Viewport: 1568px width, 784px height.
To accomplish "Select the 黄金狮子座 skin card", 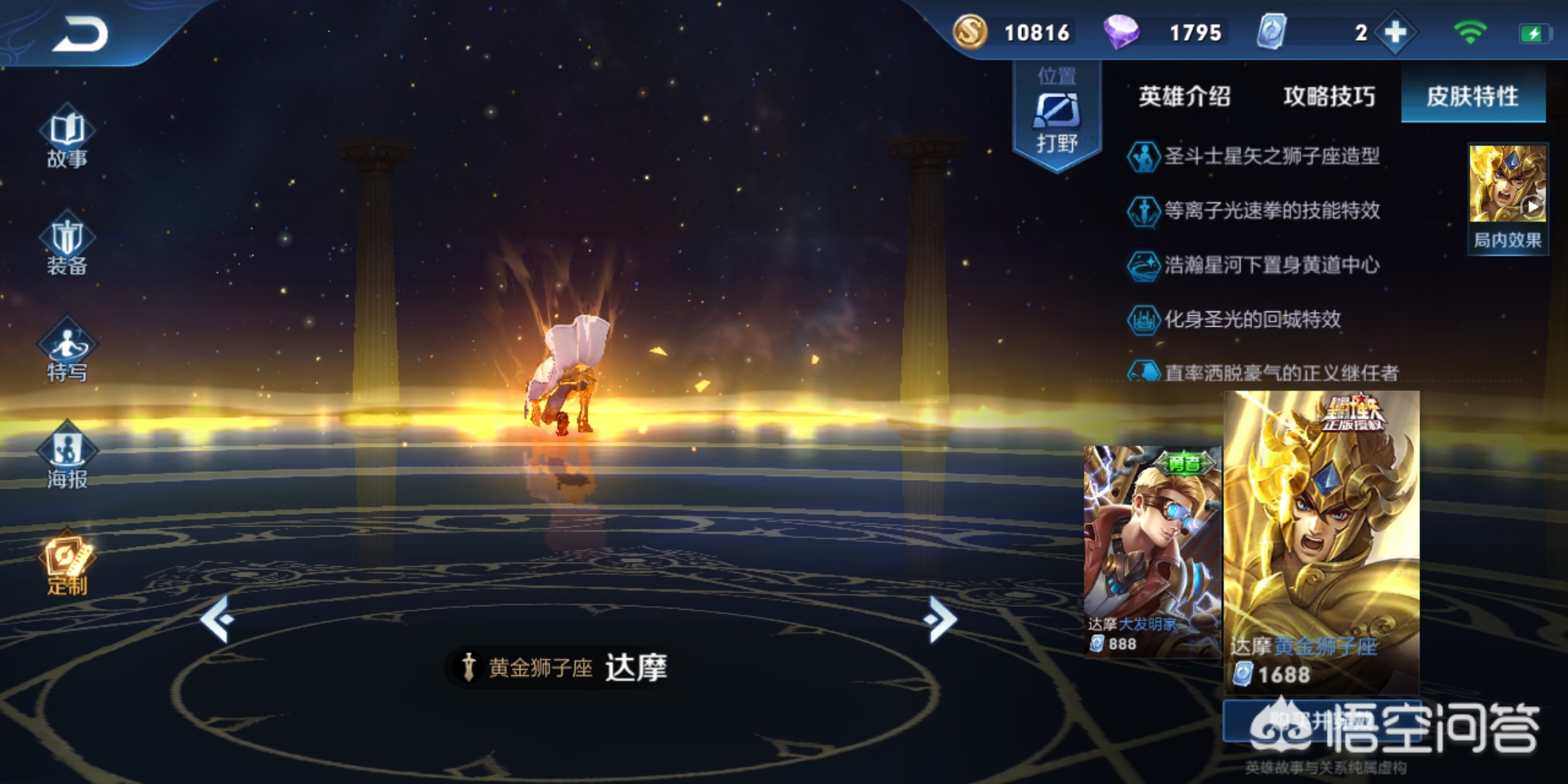I will [1321, 541].
